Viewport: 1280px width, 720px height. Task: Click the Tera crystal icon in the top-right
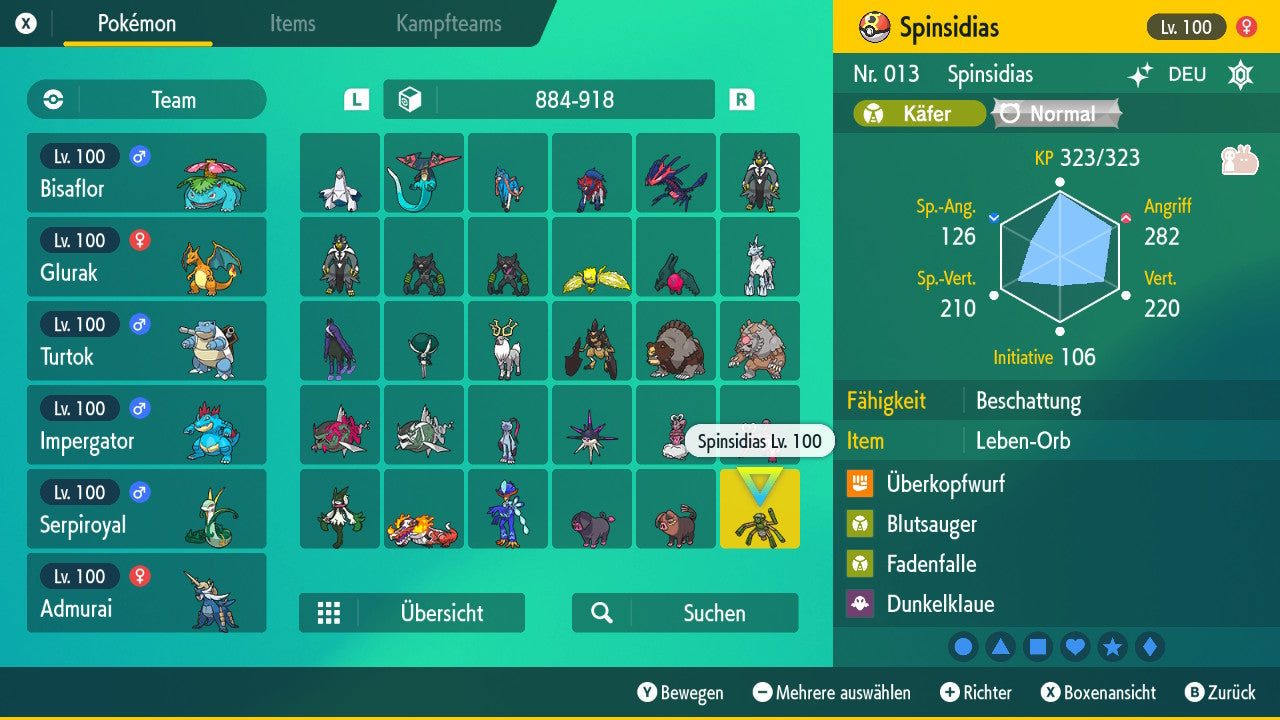pyautogui.click(x=1239, y=74)
